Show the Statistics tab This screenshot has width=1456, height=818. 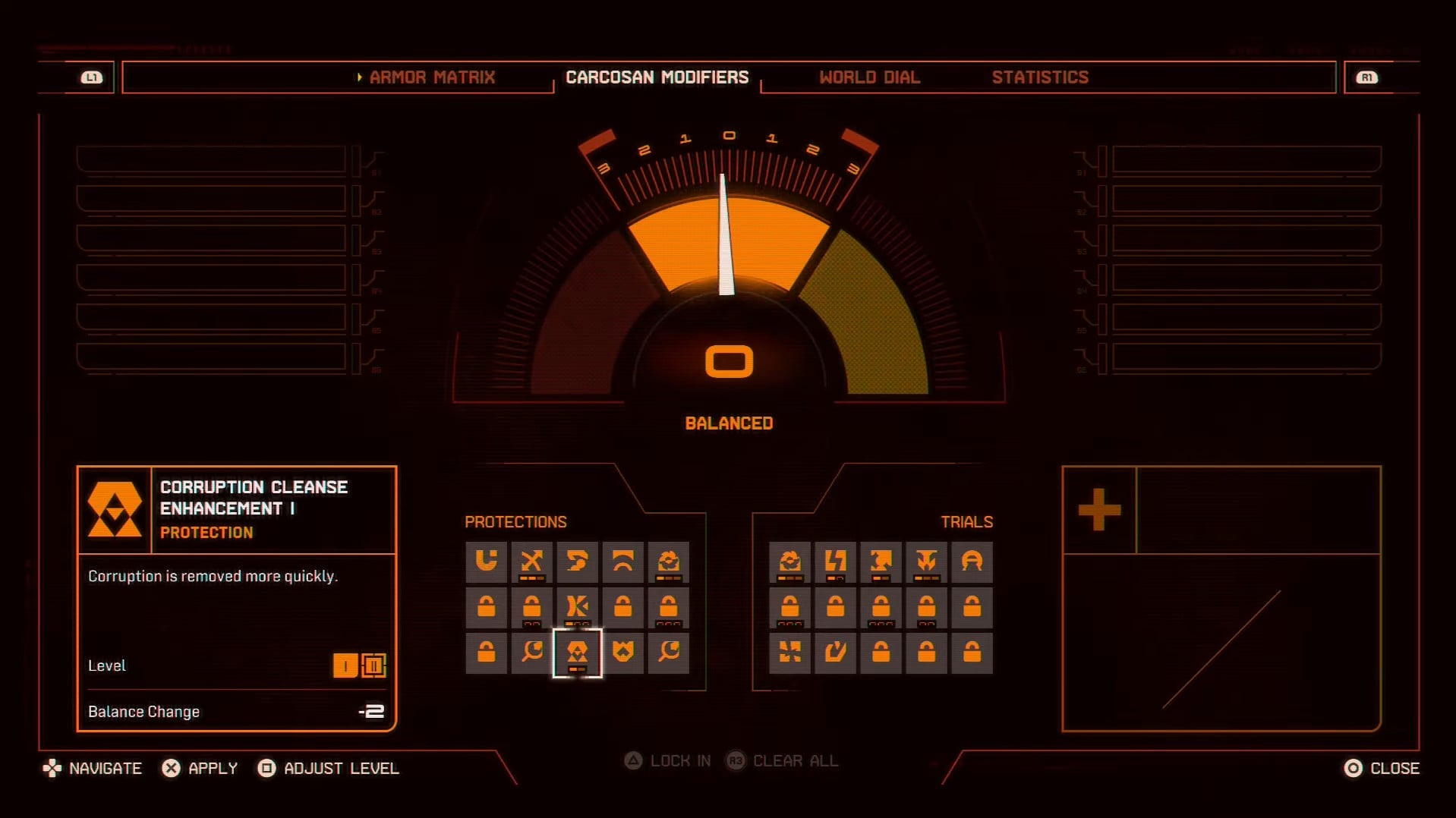[1039, 77]
